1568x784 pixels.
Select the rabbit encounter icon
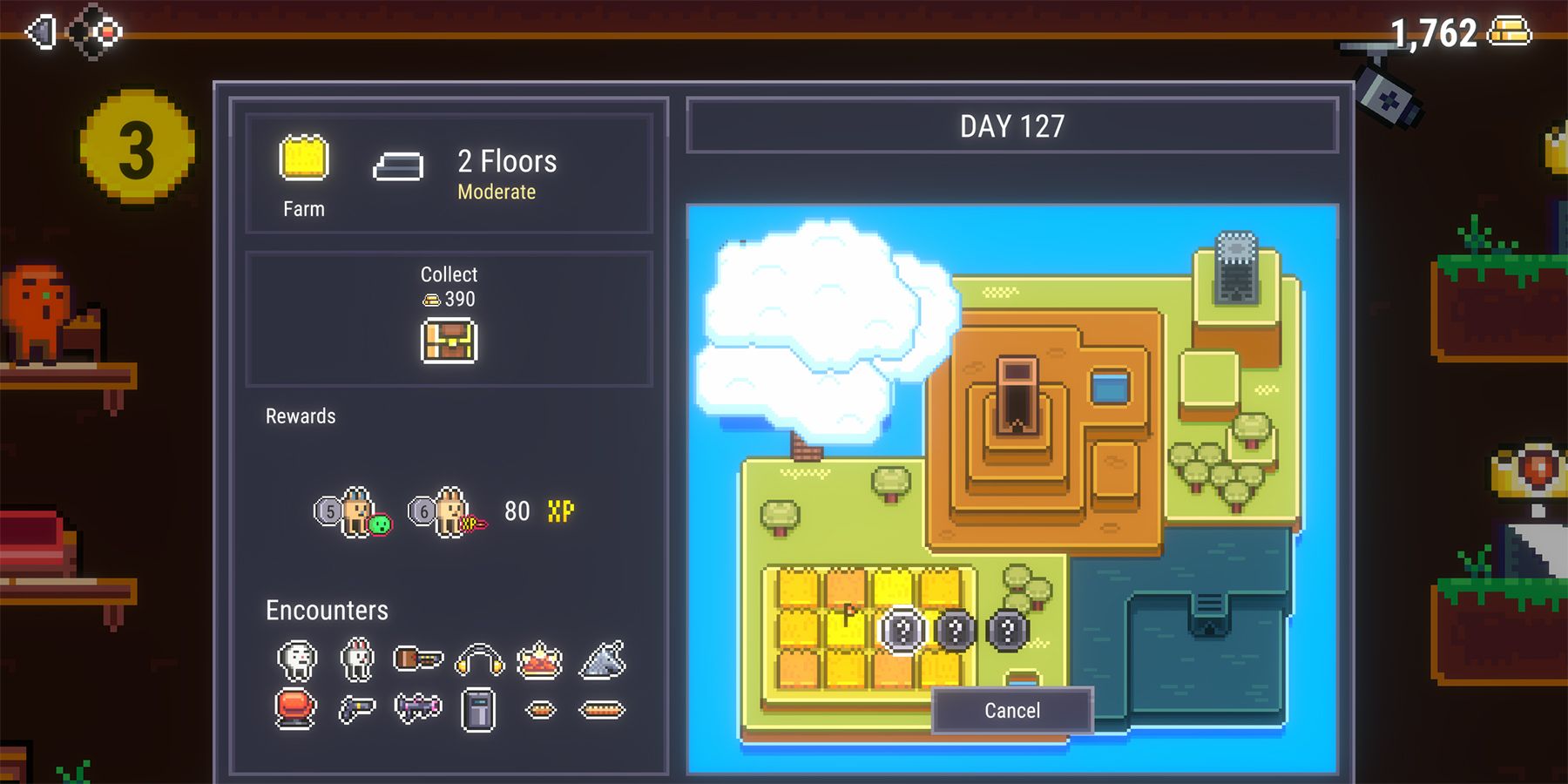(357, 659)
